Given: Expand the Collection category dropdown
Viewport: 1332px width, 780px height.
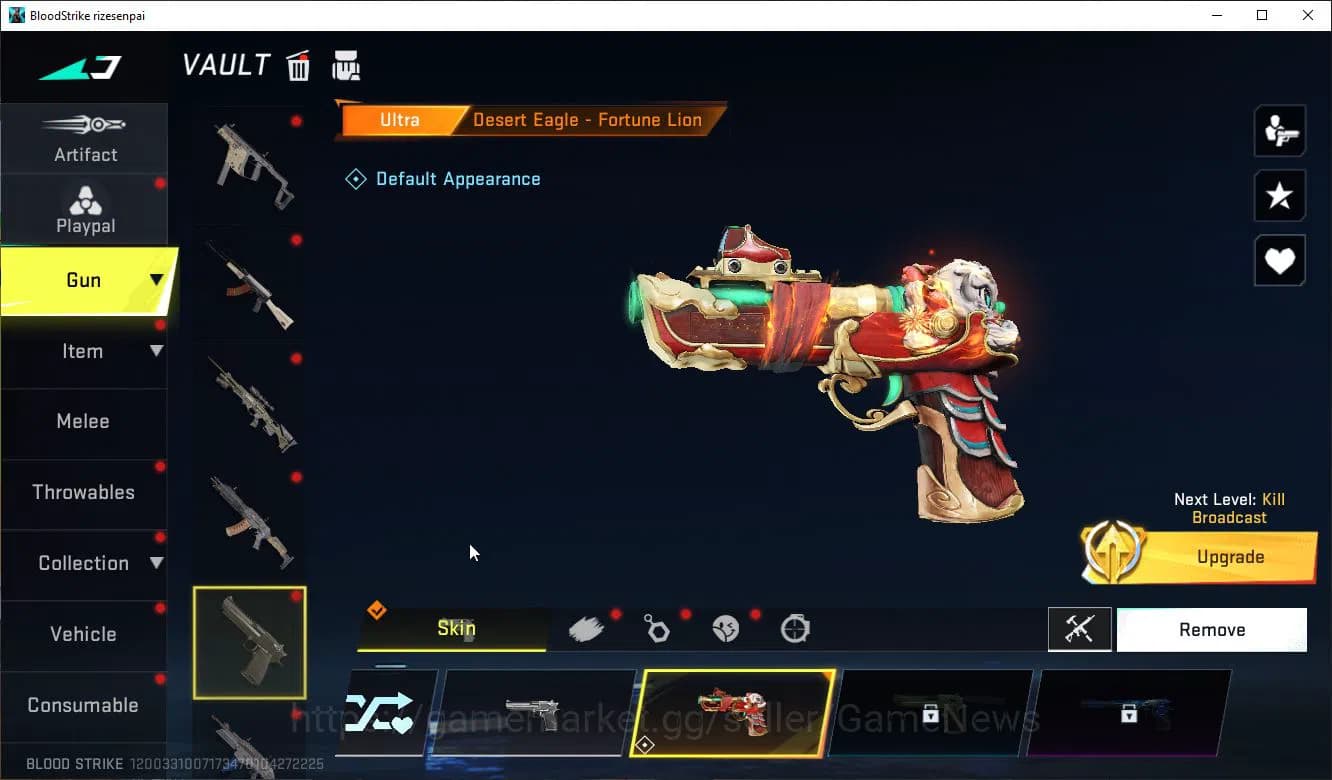Looking at the screenshot, I should click(x=155, y=563).
